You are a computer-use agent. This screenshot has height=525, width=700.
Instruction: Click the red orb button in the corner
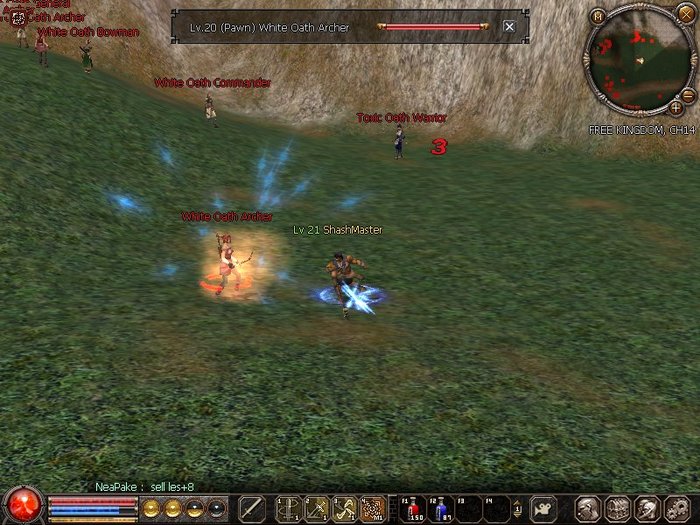click(22, 505)
